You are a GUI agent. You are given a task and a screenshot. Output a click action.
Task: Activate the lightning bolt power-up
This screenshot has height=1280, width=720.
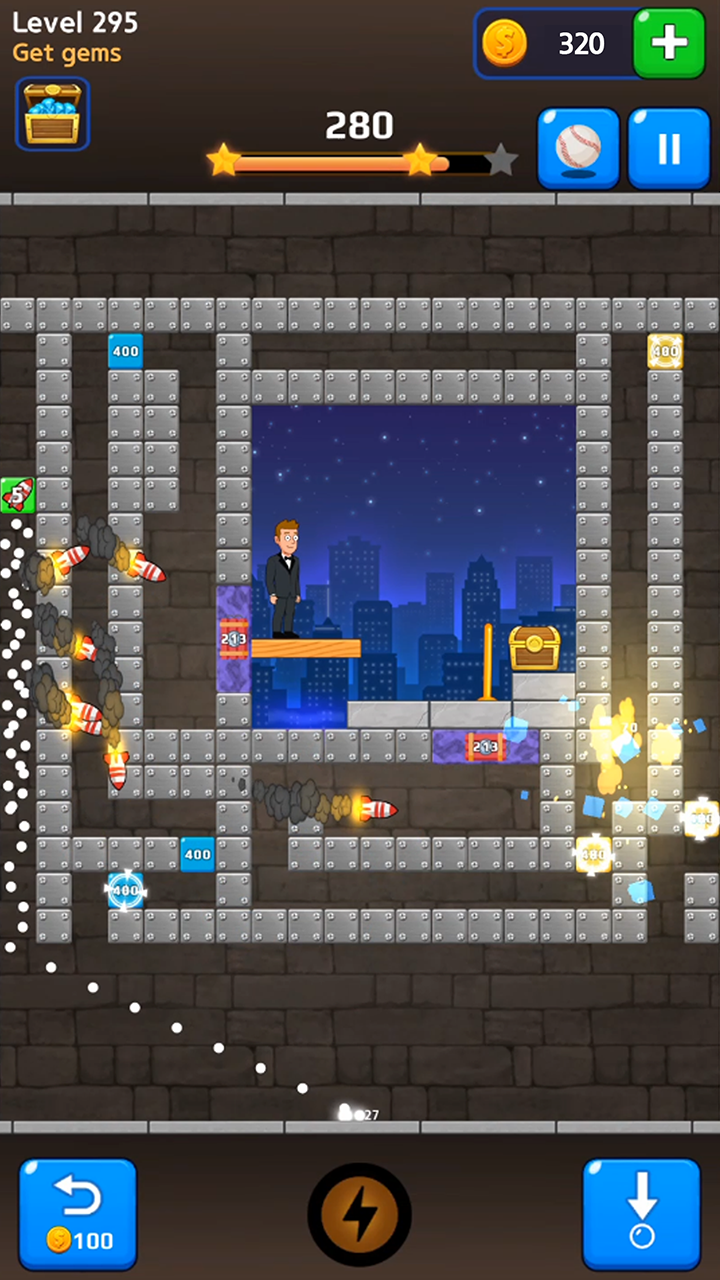click(x=360, y=1214)
